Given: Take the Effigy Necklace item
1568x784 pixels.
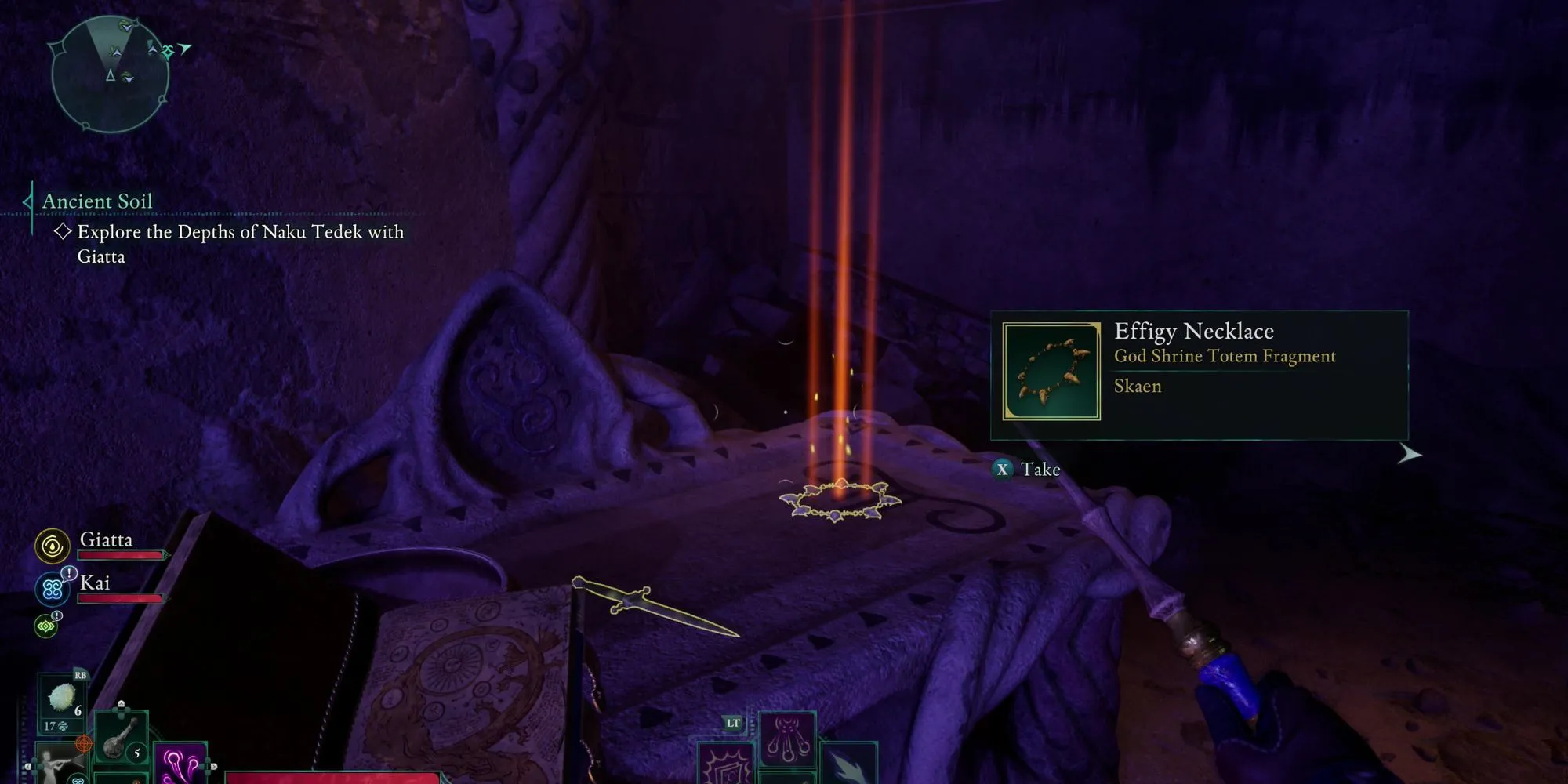Looking at the screenshot, I should pyautogui.click(x=1027, y=470).
